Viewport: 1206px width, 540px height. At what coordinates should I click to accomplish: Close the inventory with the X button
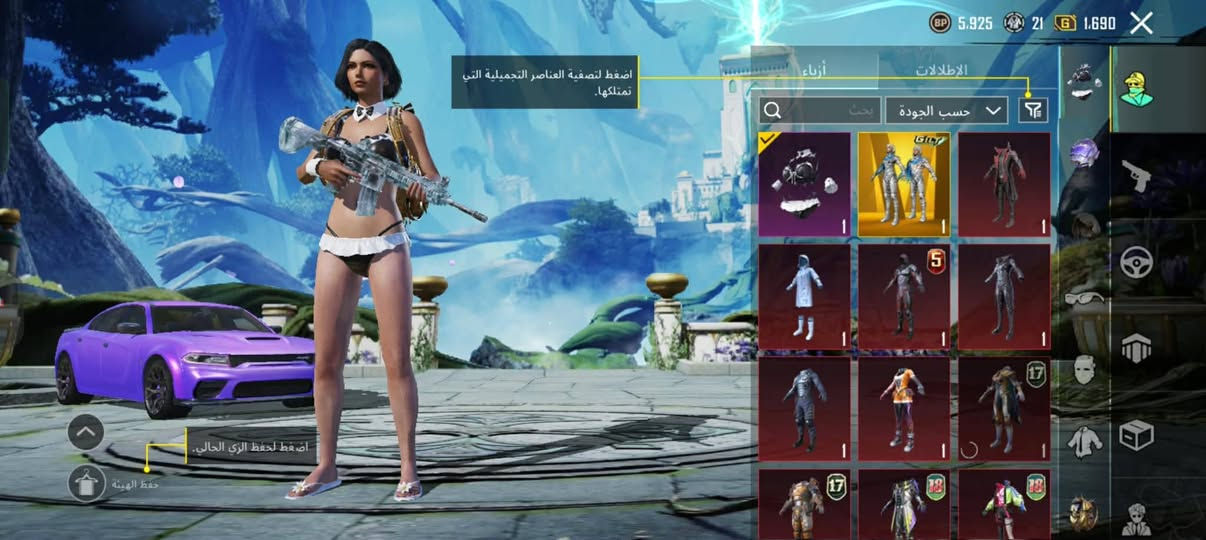(x=1141, y=23)
